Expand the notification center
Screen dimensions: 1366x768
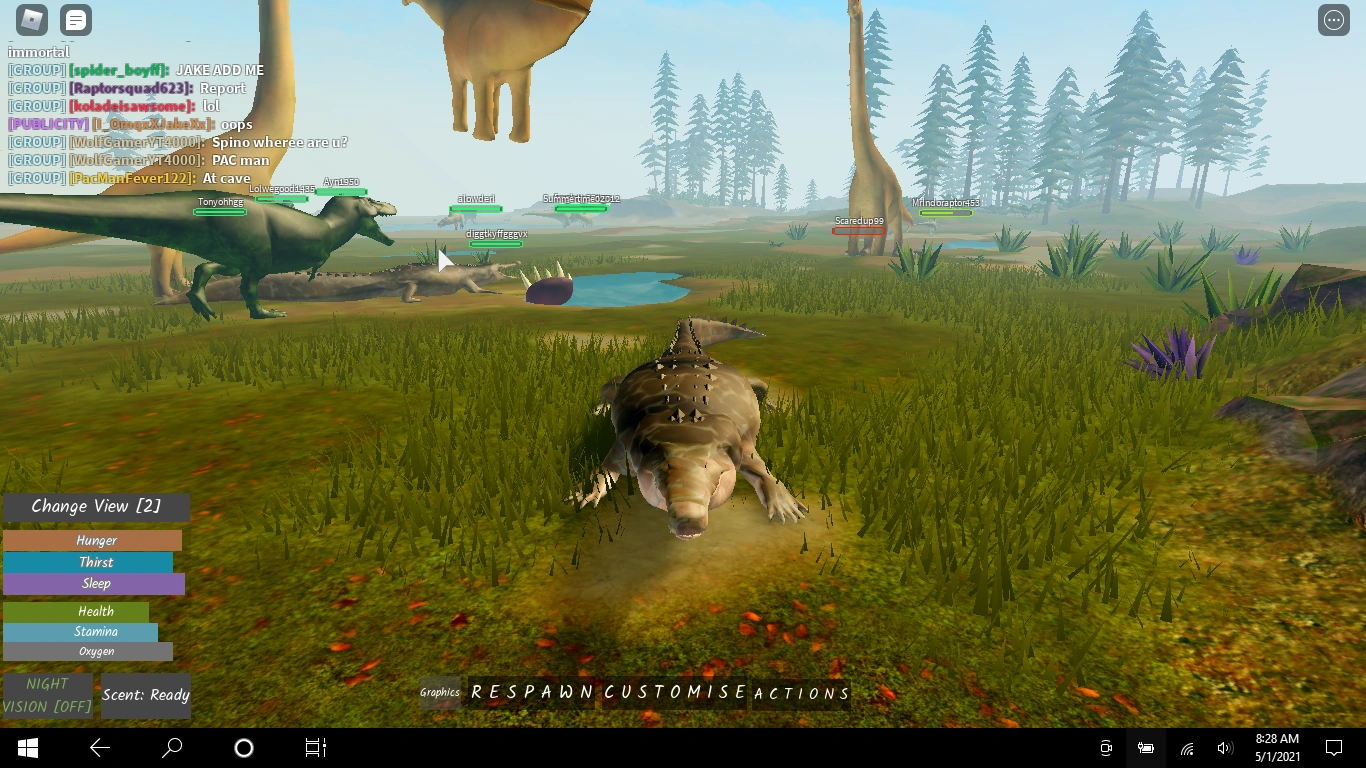[1334, 747]
